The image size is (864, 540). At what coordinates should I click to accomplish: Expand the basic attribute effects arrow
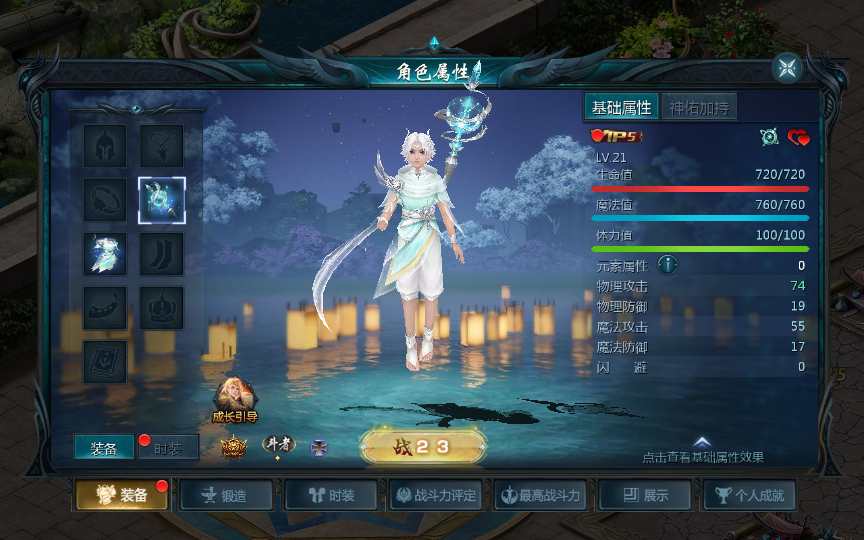[702, 442]
